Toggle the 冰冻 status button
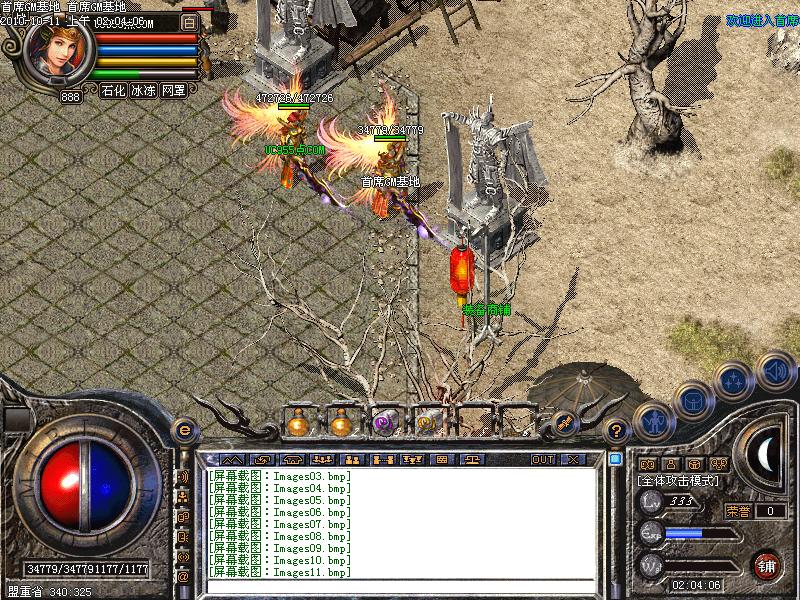The image size is (800, 600). pos(143,90)
